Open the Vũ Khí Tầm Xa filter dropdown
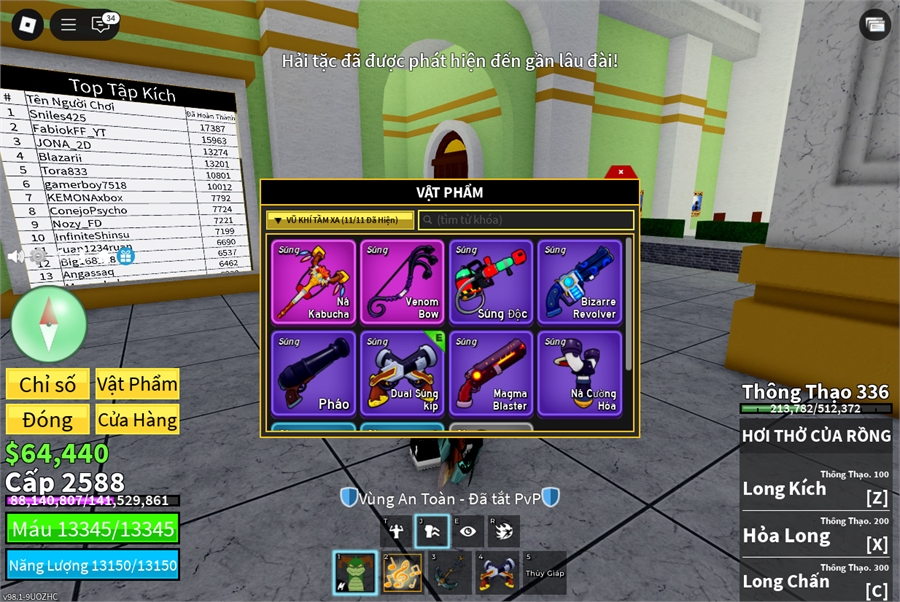The image size is (900, 602). click(339, 220)
